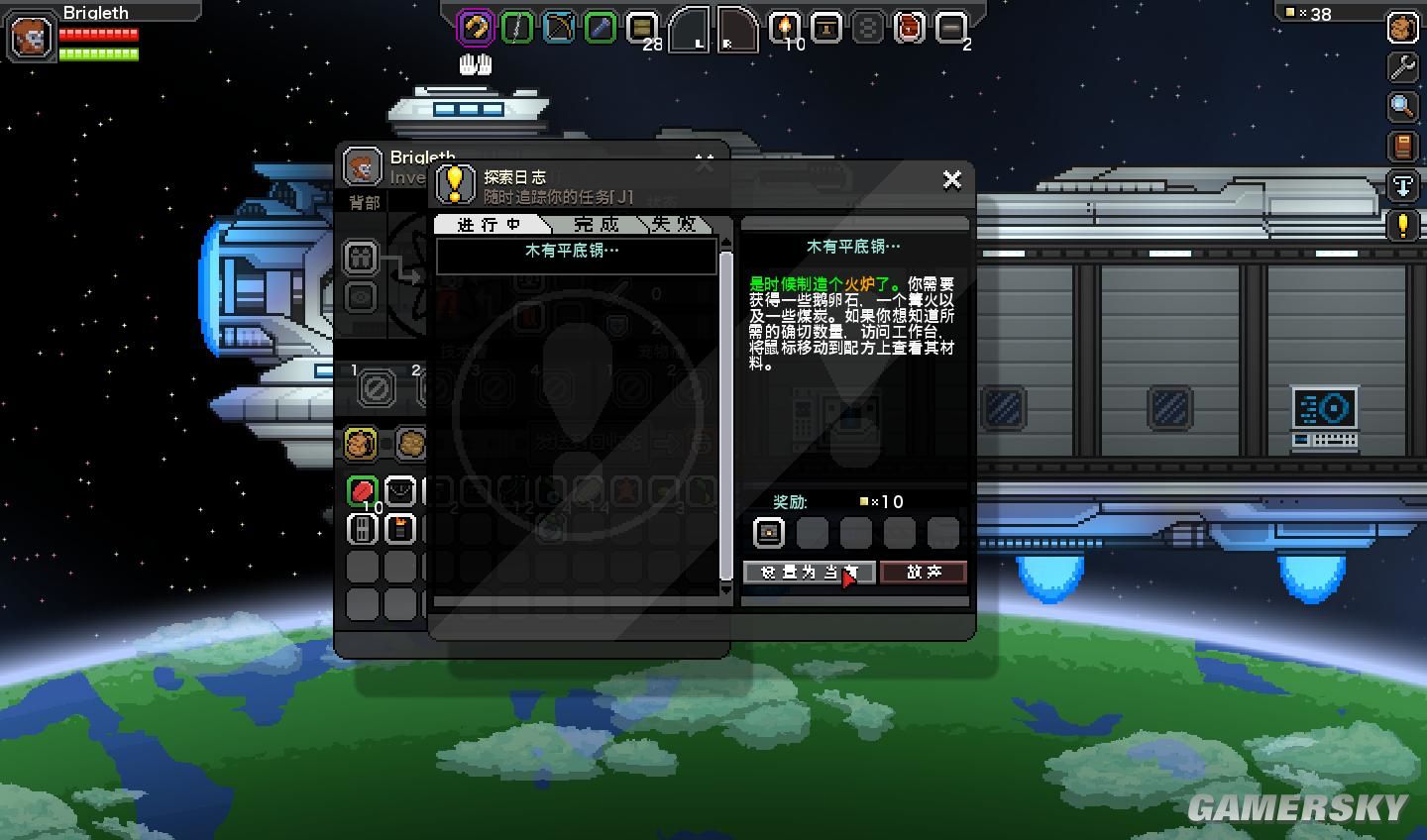Open the inventory backpack icon
The image size is (1427, 840).
click(1402, 28)
